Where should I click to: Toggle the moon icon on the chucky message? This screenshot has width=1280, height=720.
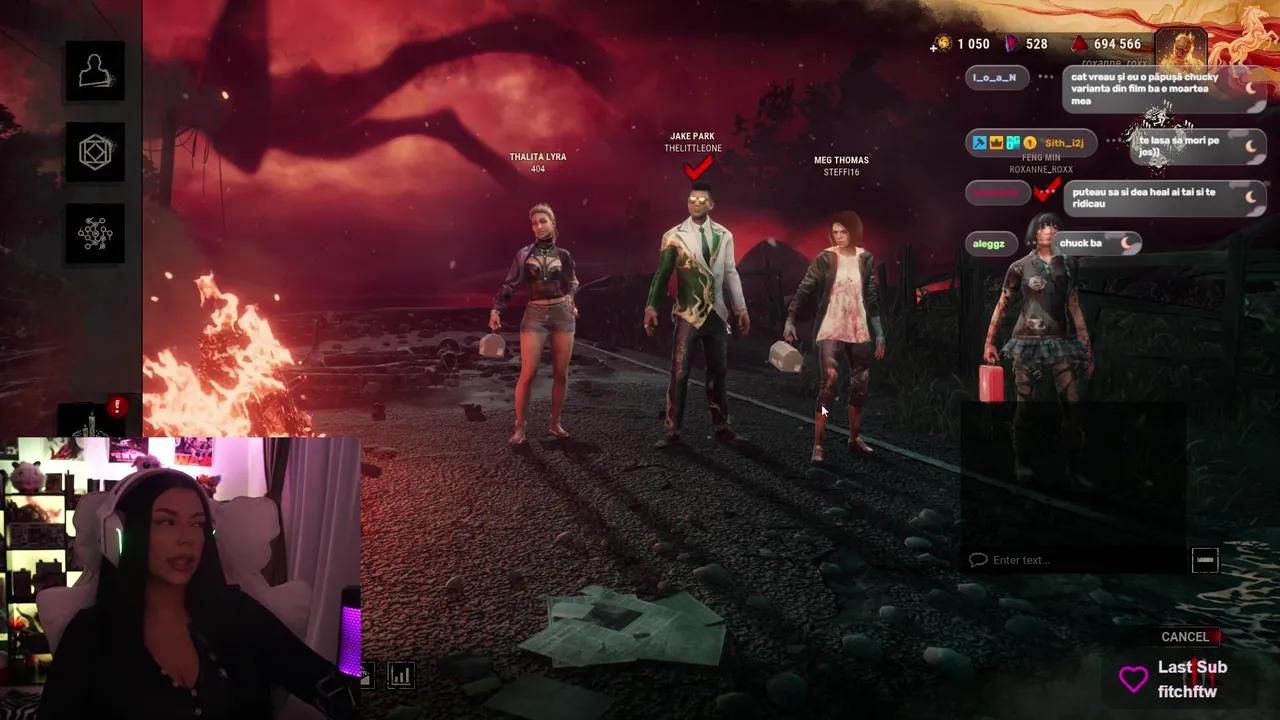coord(1252,87)
